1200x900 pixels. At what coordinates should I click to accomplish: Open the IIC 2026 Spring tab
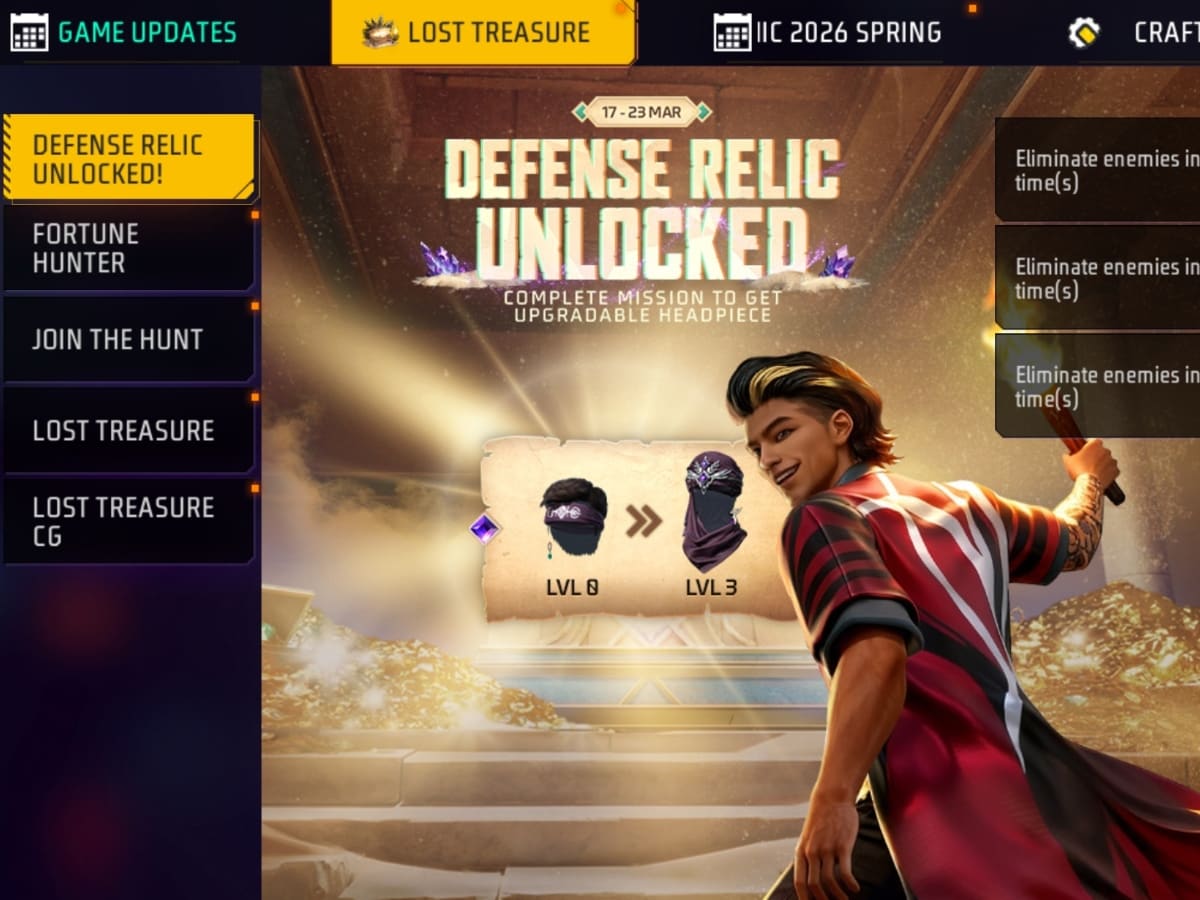coord(828,32)
